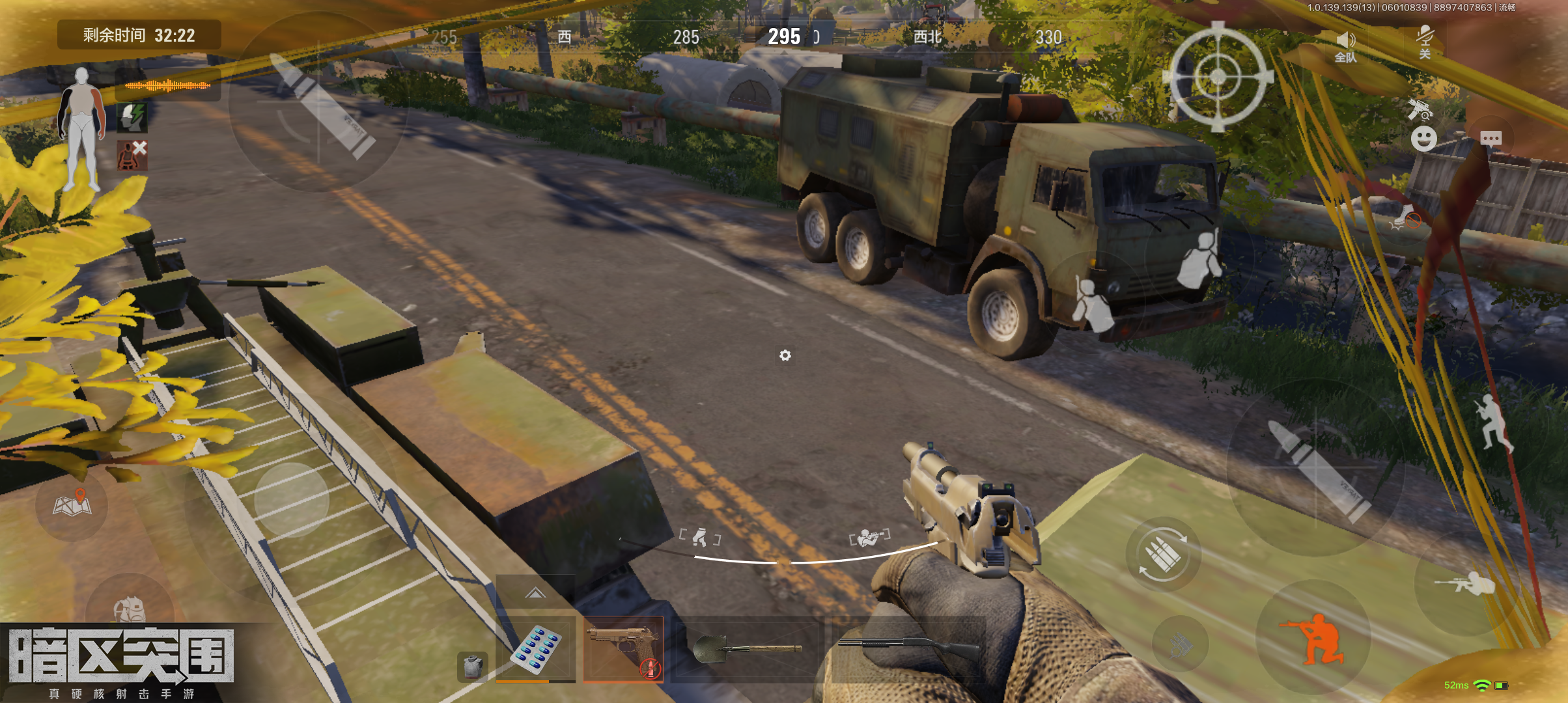This screenshot has height=703, width=1568.
Task: Tap the right-side bullet fire button
Action: click(1317, 469)
